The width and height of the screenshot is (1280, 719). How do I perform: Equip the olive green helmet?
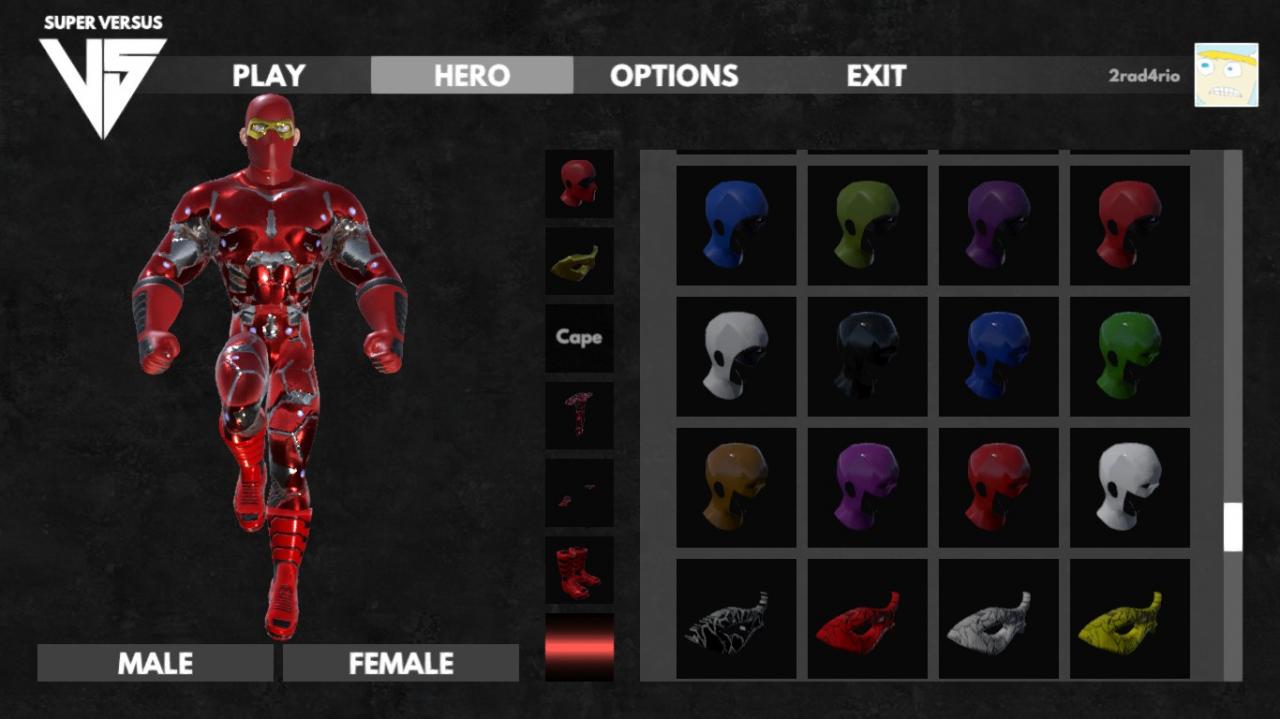pyautogui.click(x=867, y=225)
